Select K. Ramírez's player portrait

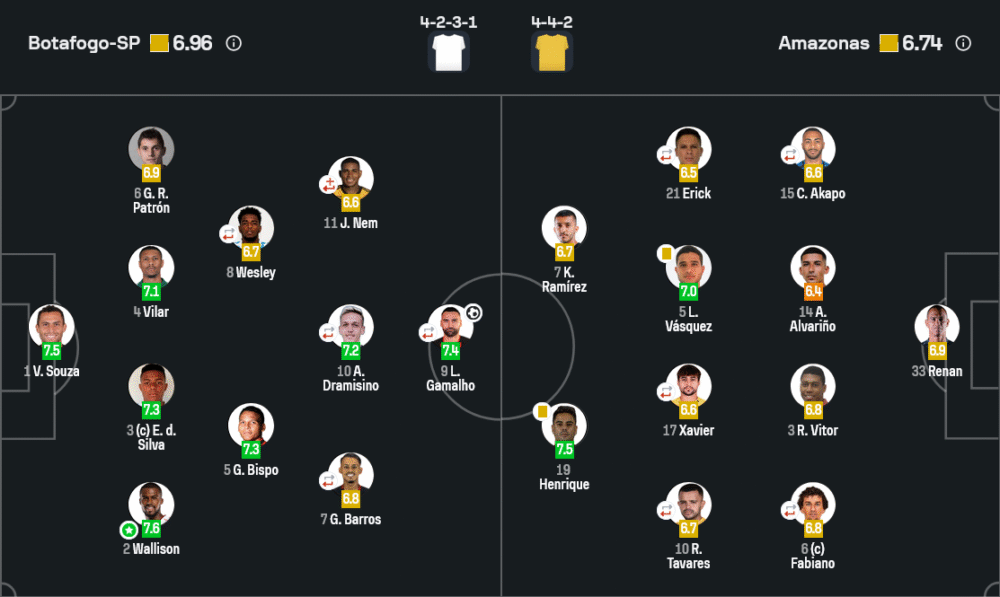(x=564, y=229)
